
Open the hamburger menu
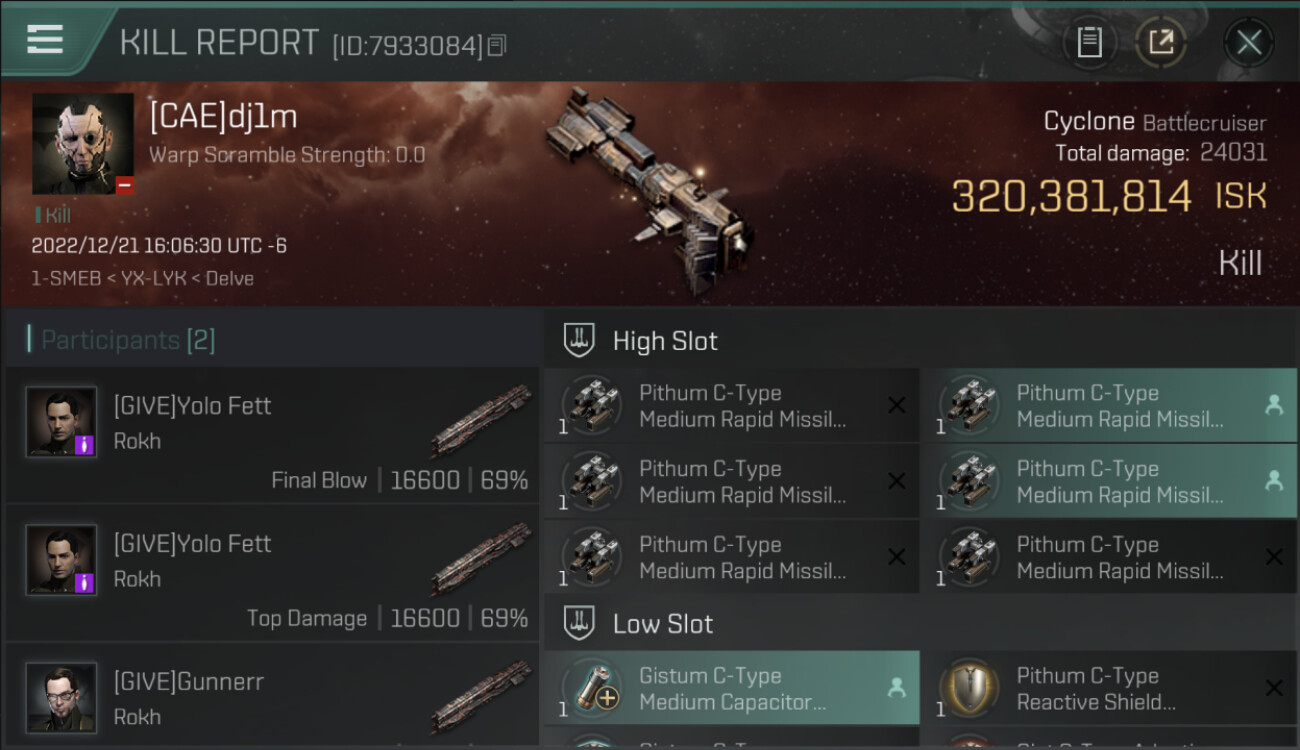pyautogui.click(x=45, y=40)
